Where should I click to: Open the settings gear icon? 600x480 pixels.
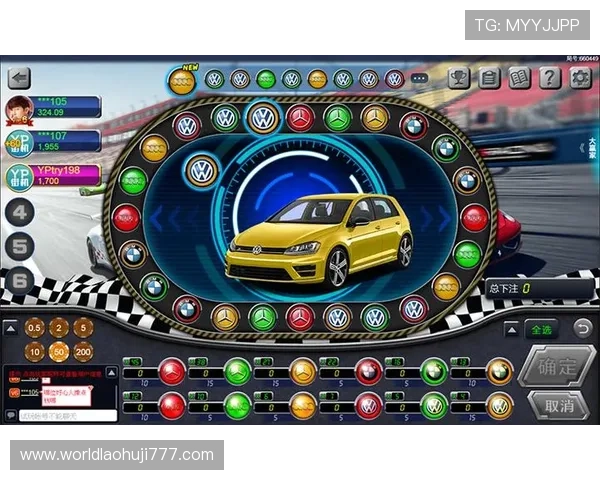pos(581,78)
